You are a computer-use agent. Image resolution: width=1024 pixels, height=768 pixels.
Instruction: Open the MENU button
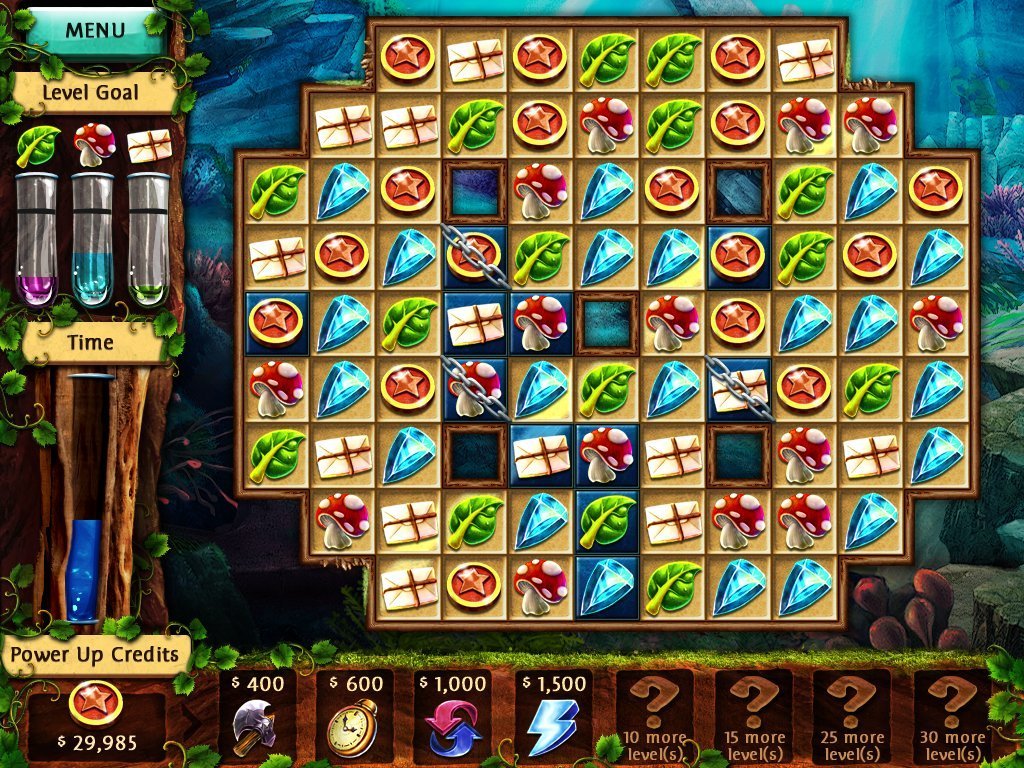(94, 28)
